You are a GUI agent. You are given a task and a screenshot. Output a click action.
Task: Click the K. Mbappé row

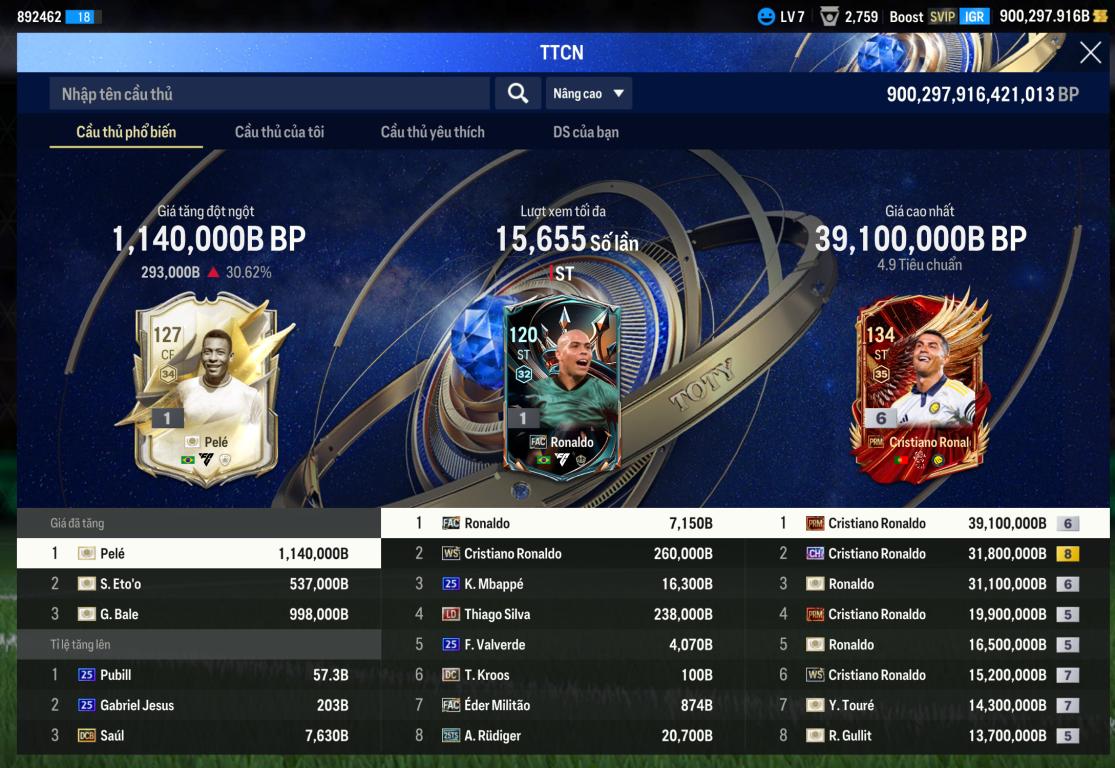(563, 584)
